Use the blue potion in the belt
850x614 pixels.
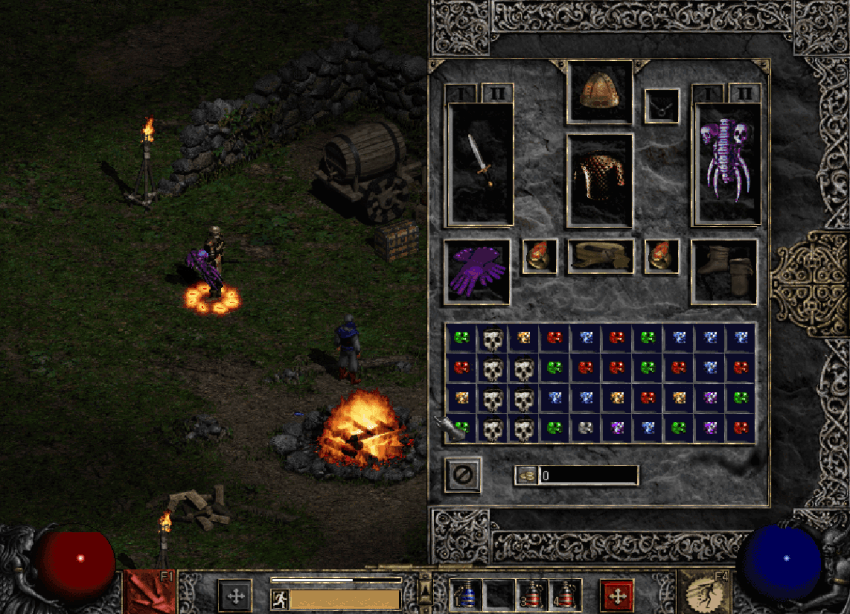pyautogui.click(x=465, y=596)
